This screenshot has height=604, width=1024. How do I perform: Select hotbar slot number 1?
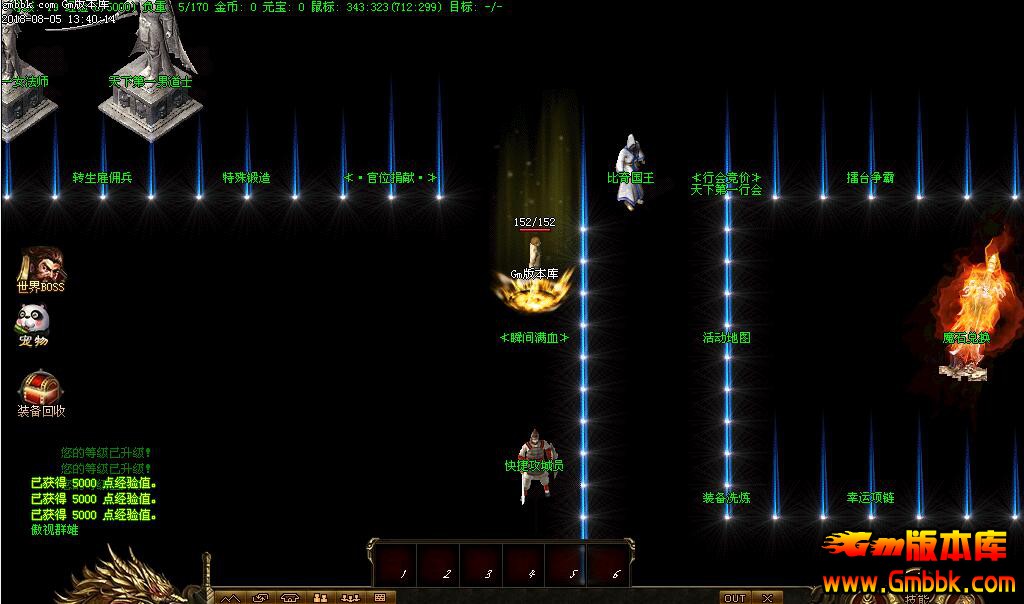coord(403,564)
